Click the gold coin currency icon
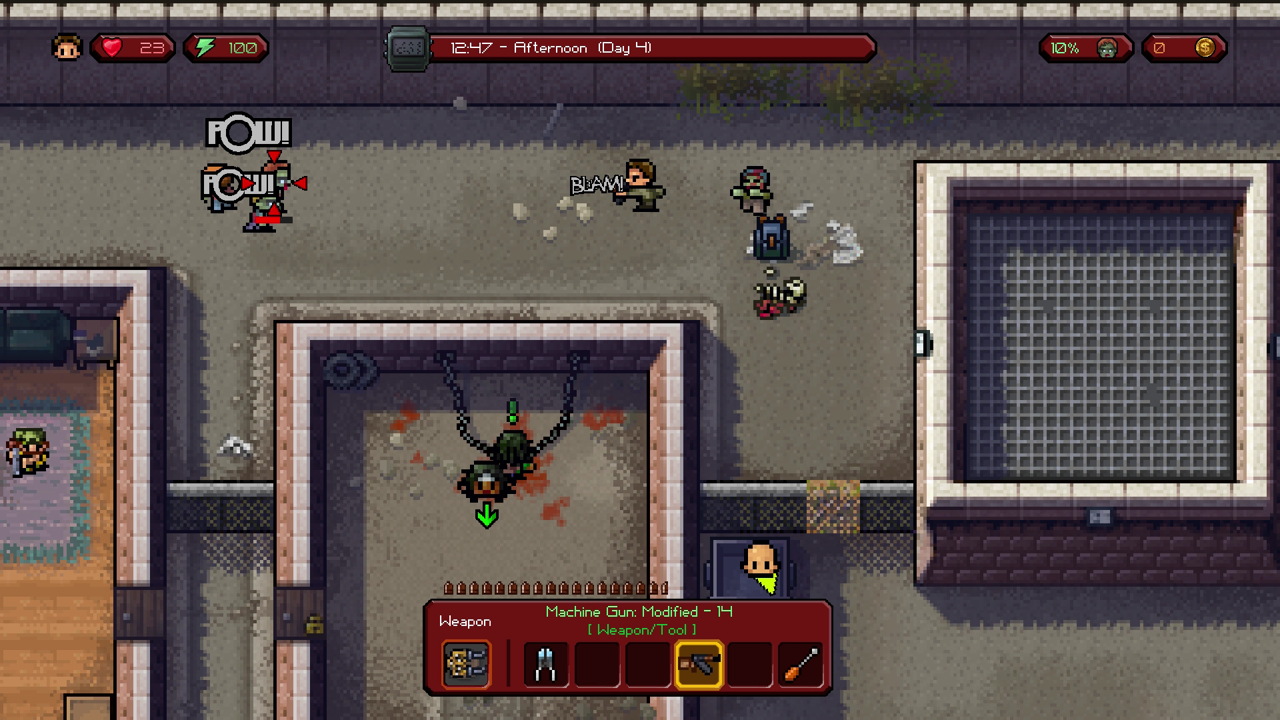 click(1205, 47)
